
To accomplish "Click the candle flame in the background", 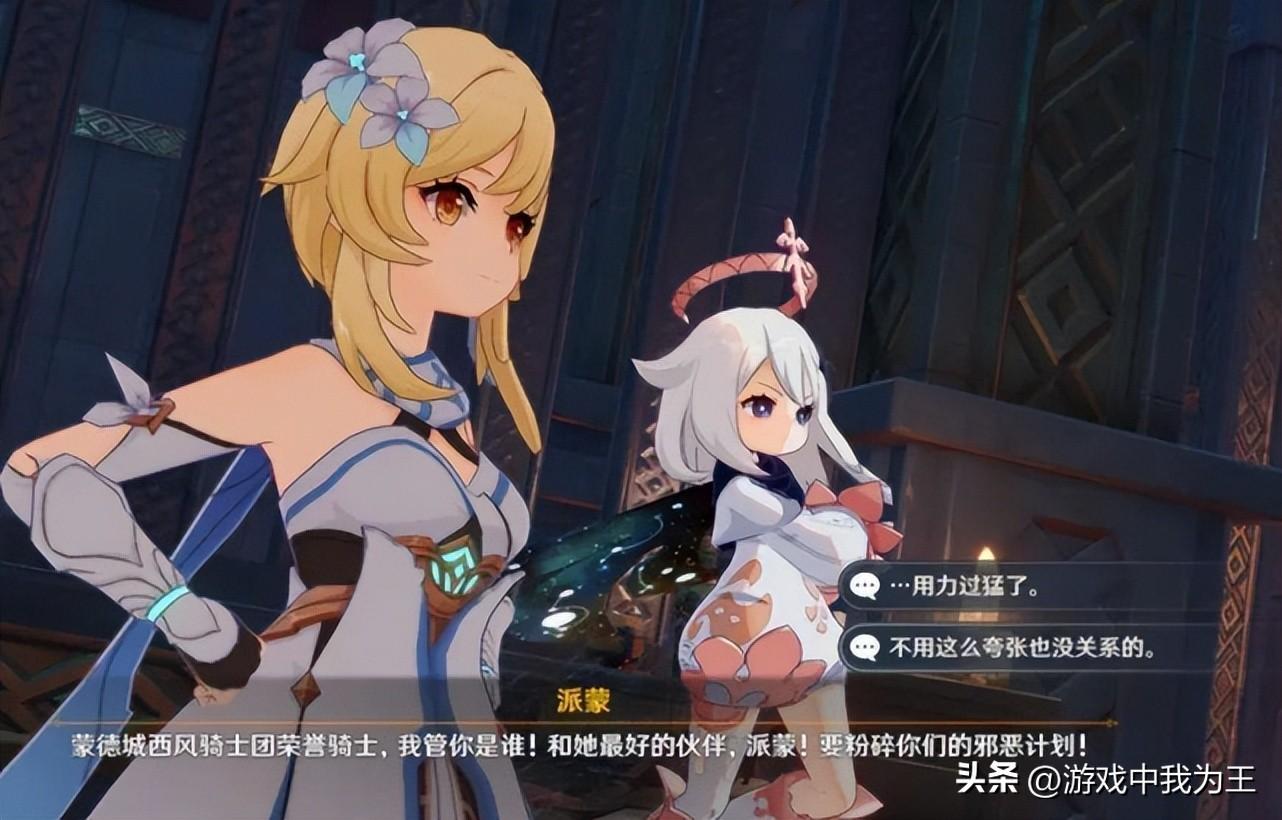I will click(985, 552).
